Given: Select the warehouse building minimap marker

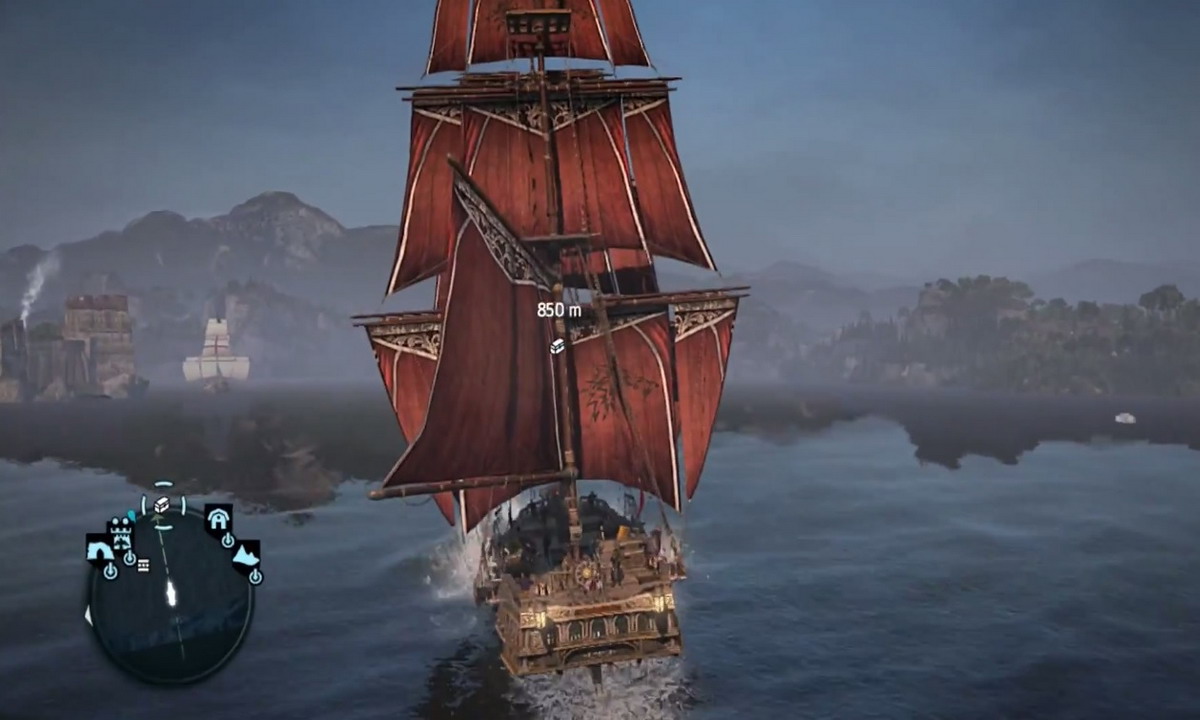Looking at the screenshot, I should (218, 518).
